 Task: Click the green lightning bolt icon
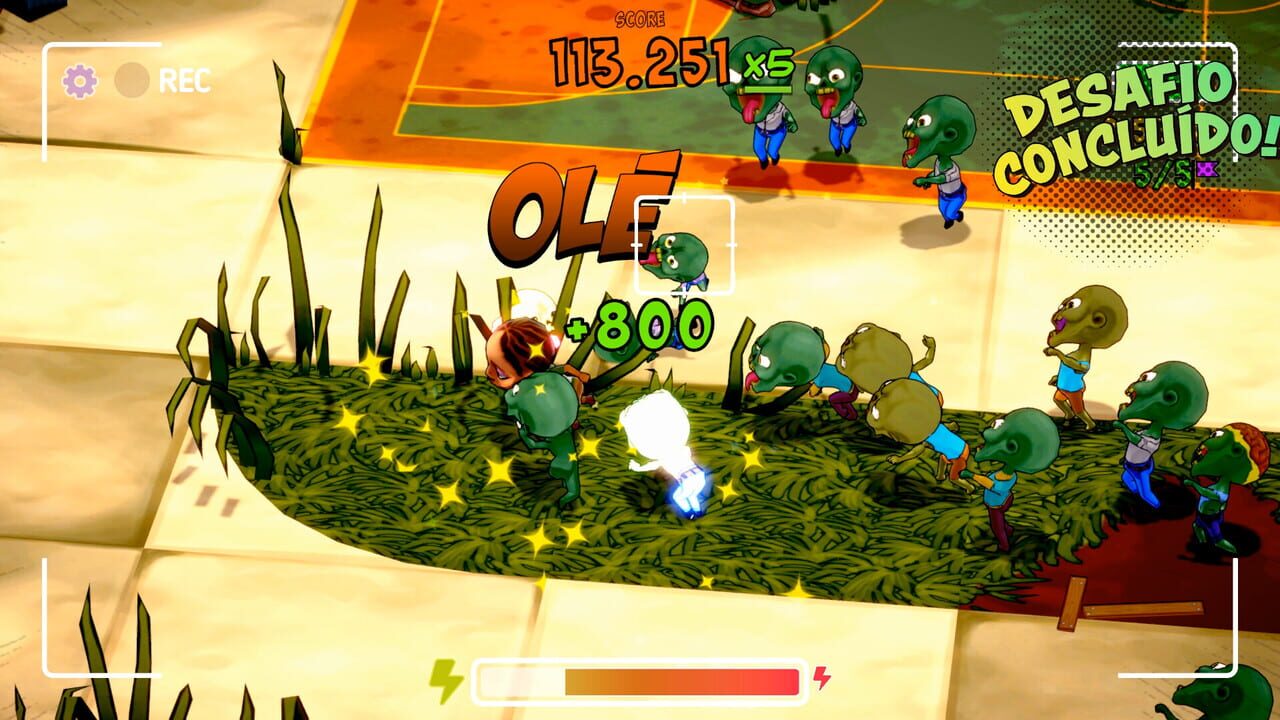[x=445, y=678]
